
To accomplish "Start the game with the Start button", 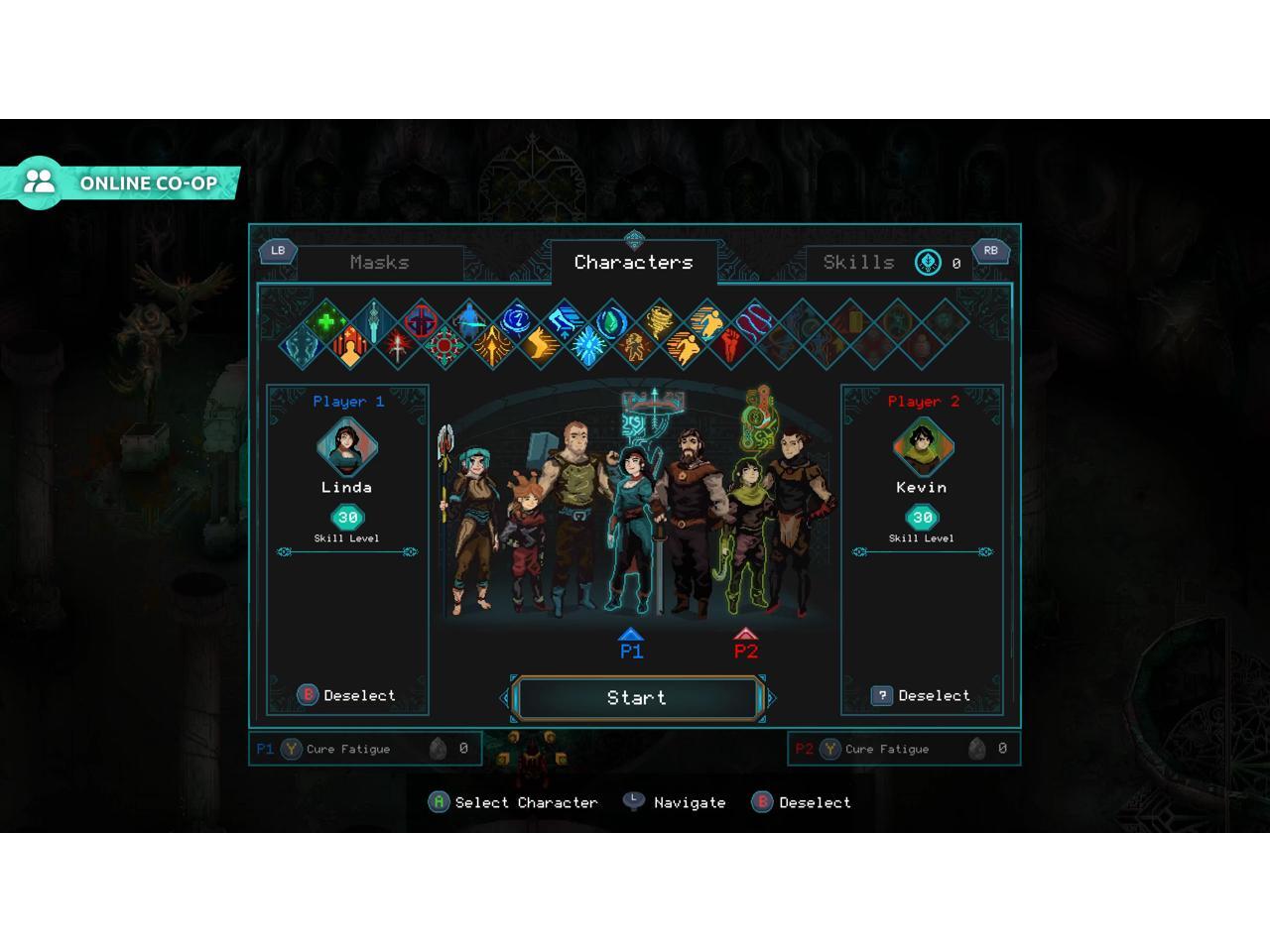I will [636, 698].
